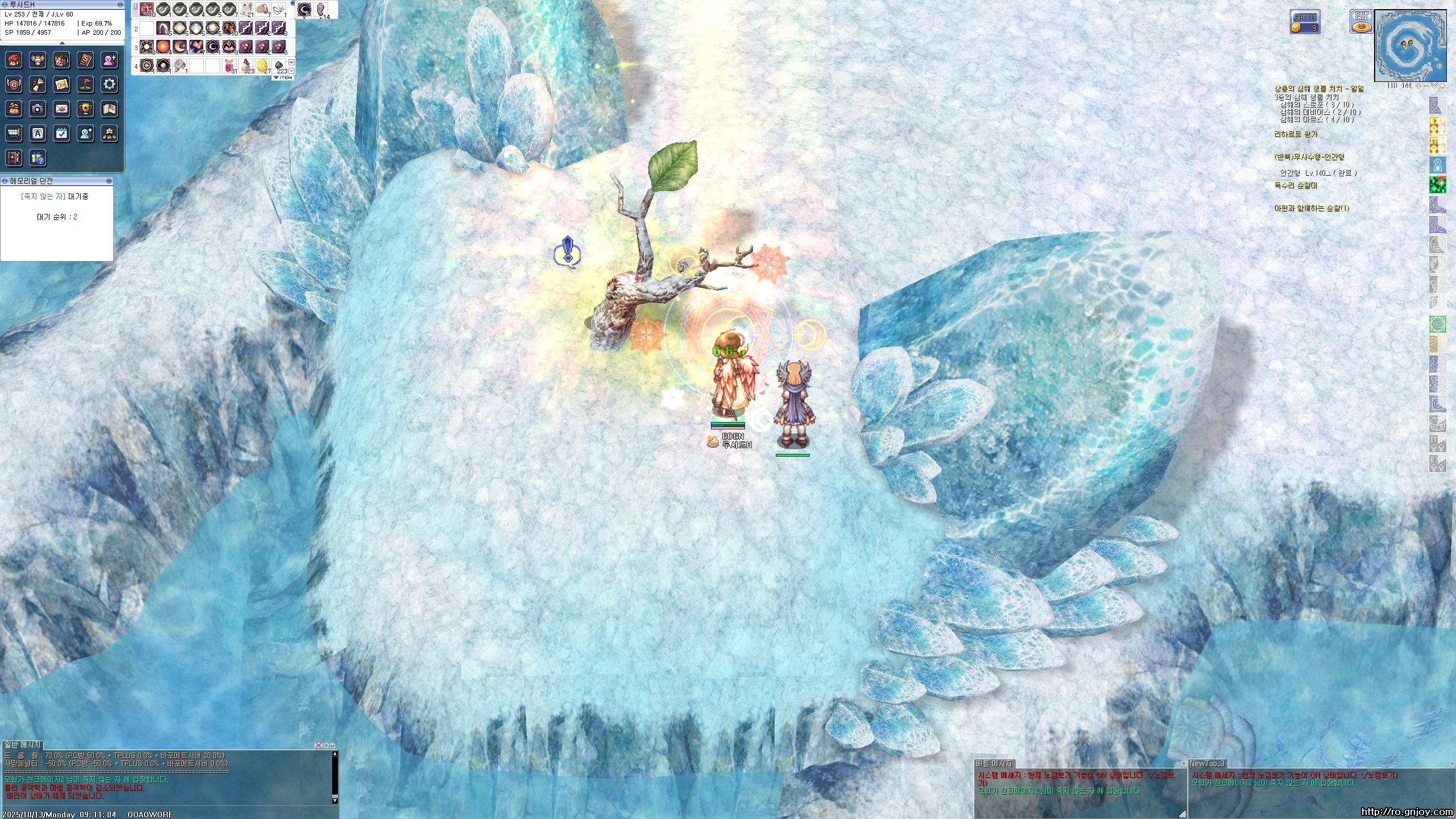Image resolution: width=1456 pixels, height=819 pixels.
Task: Open the gear-shaped settings menu icon
Action: [109, 84]
